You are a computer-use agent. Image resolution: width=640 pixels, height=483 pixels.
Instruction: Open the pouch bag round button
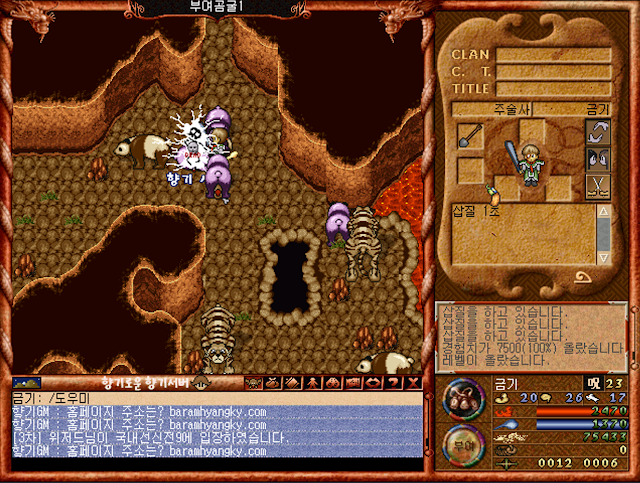(461, 397)
